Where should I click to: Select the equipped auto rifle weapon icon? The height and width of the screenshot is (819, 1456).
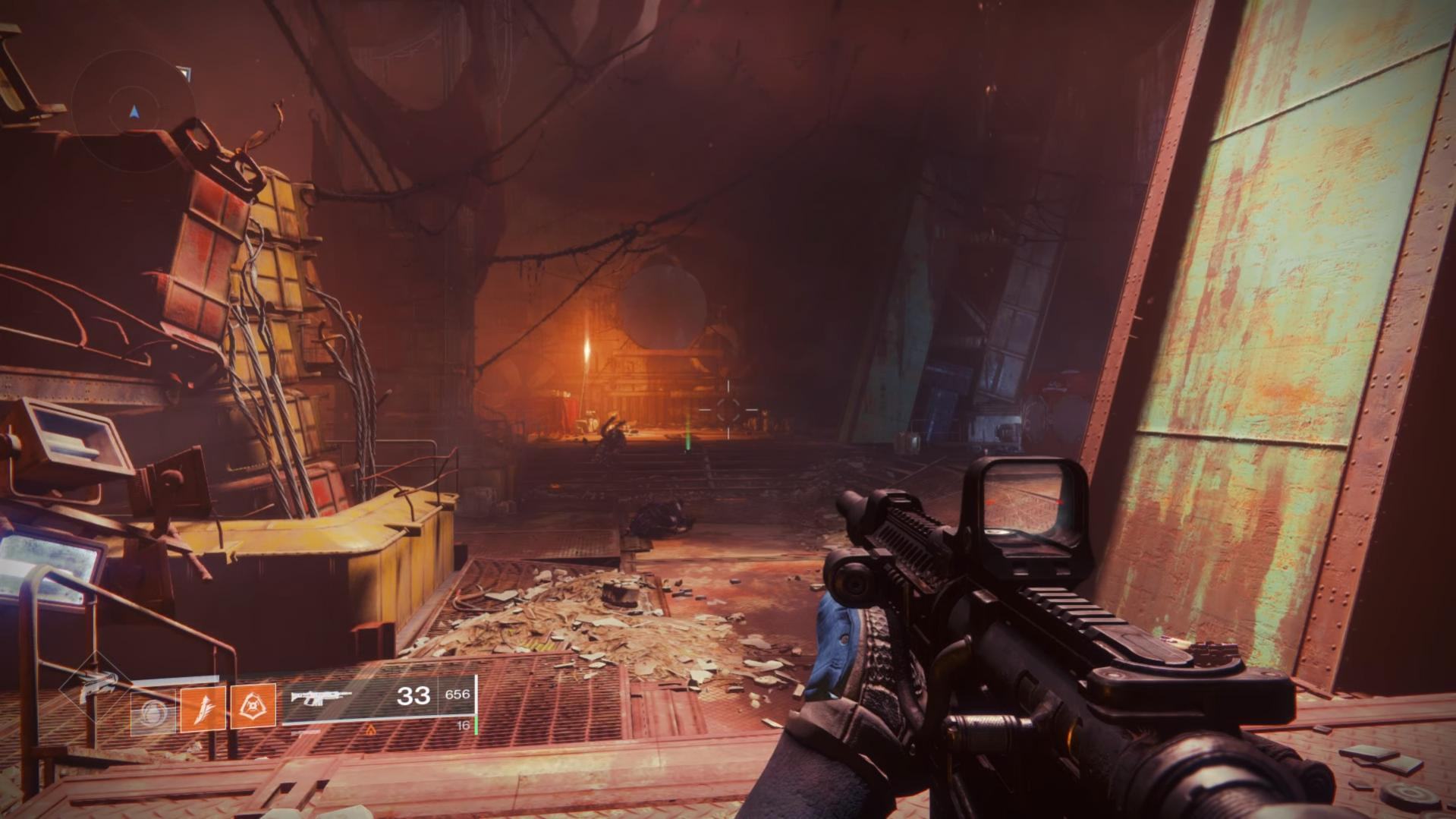tap(322, 697)
